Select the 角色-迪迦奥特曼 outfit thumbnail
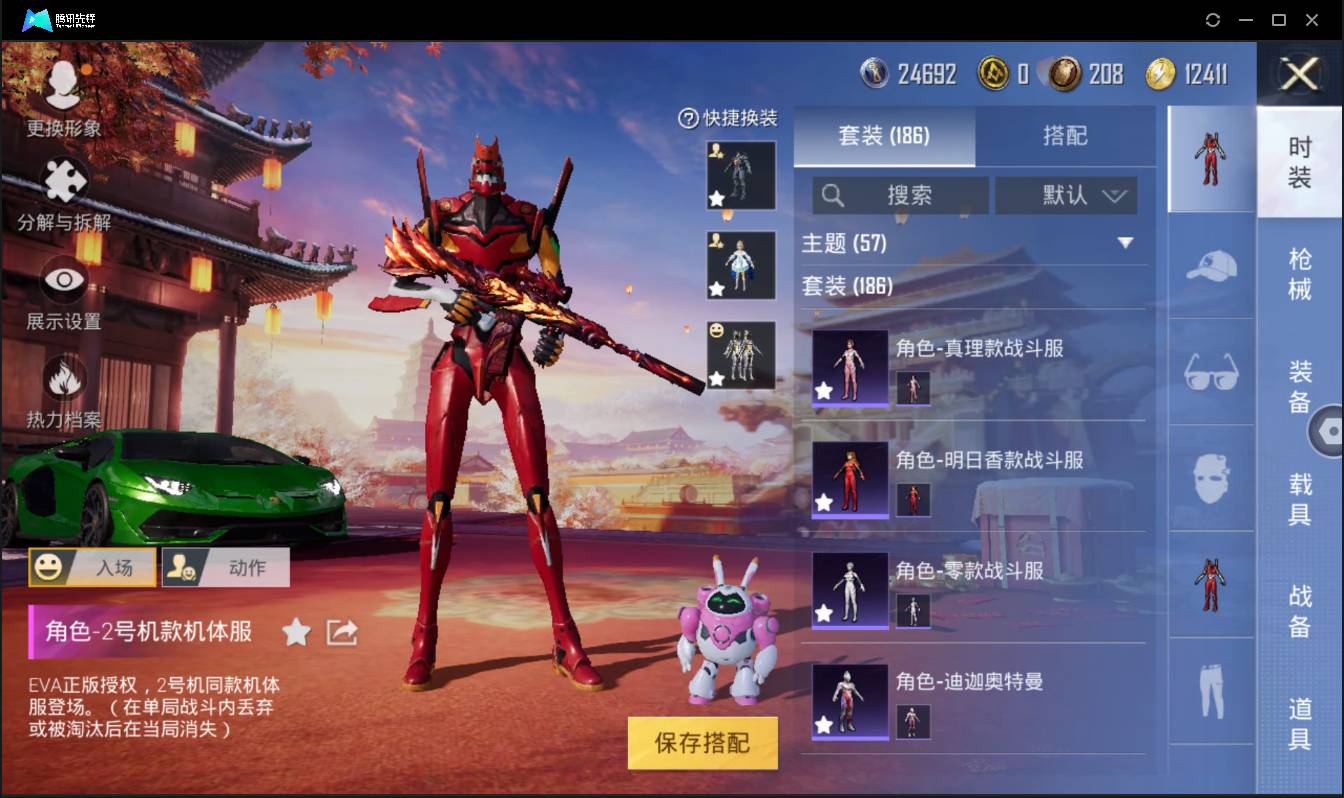 [x=848, y=701]
